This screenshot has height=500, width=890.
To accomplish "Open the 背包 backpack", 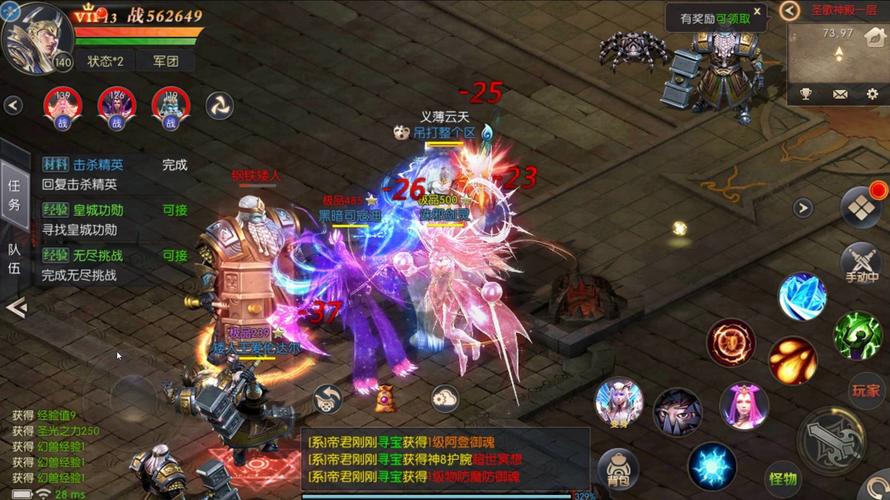I will coord(618,469).
